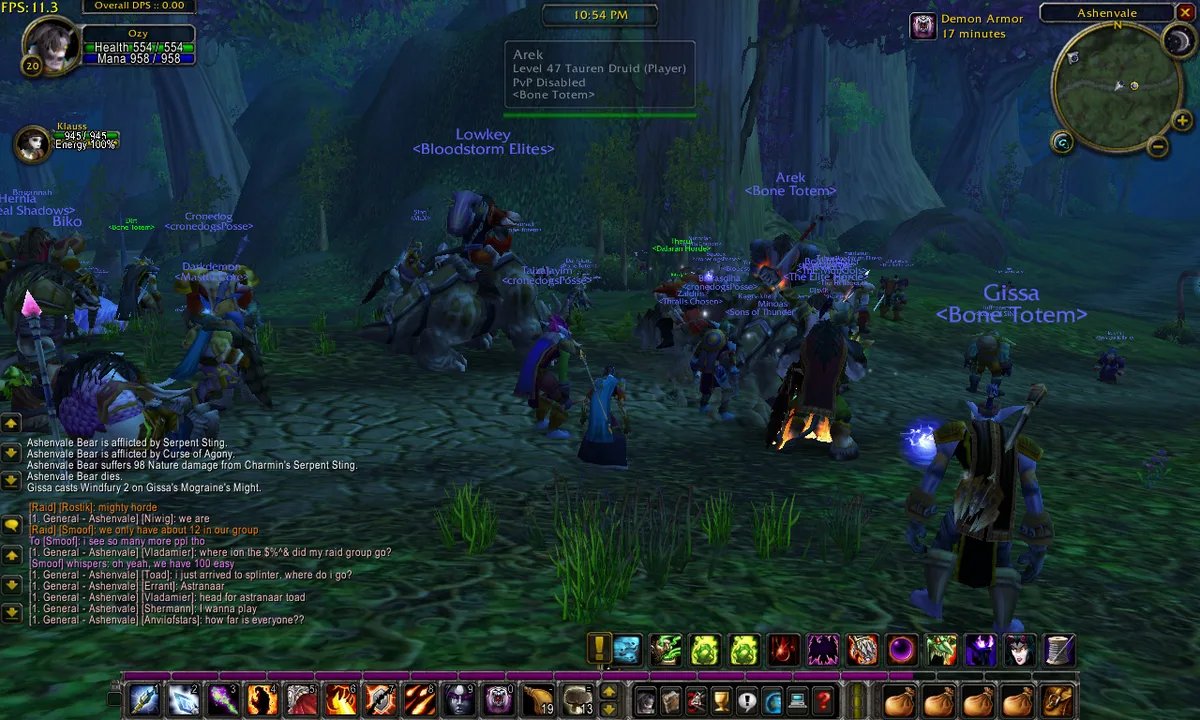Screen dimensions: 1200x720
Task: Activate the purple orb ability icon
Action: pos(902,650)
